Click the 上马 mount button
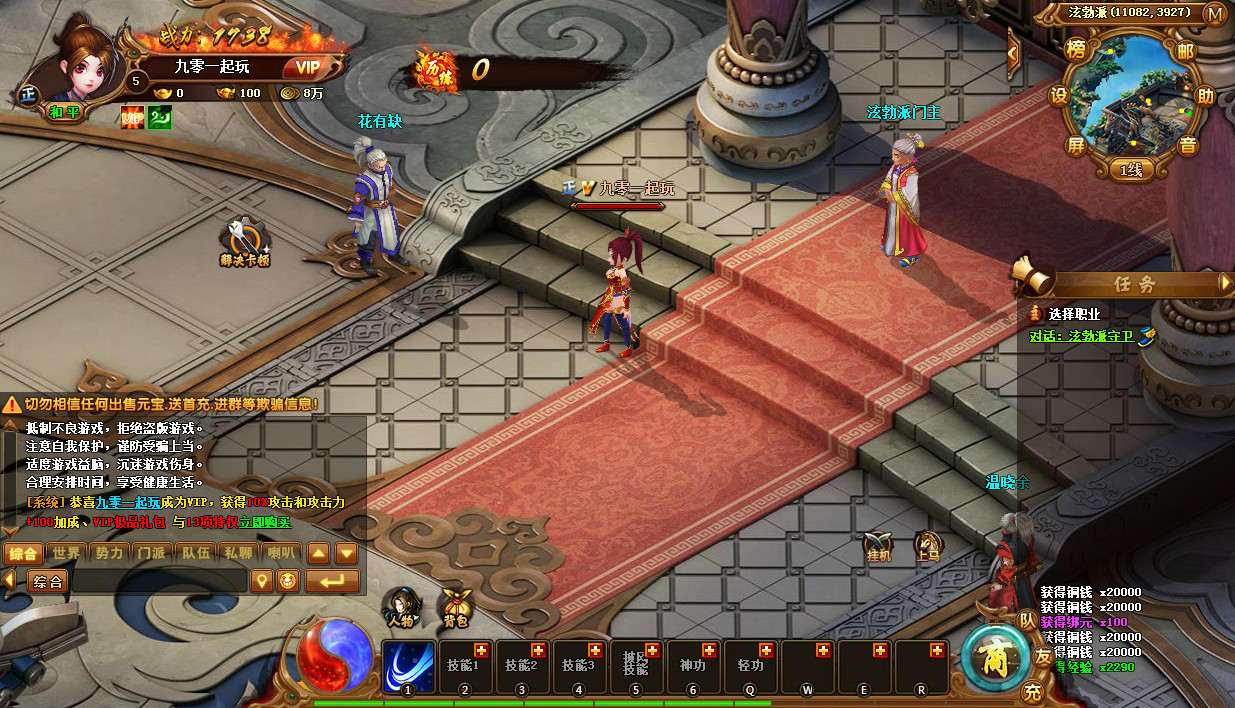Screen dimensions: 1235x708 [928, 546]
